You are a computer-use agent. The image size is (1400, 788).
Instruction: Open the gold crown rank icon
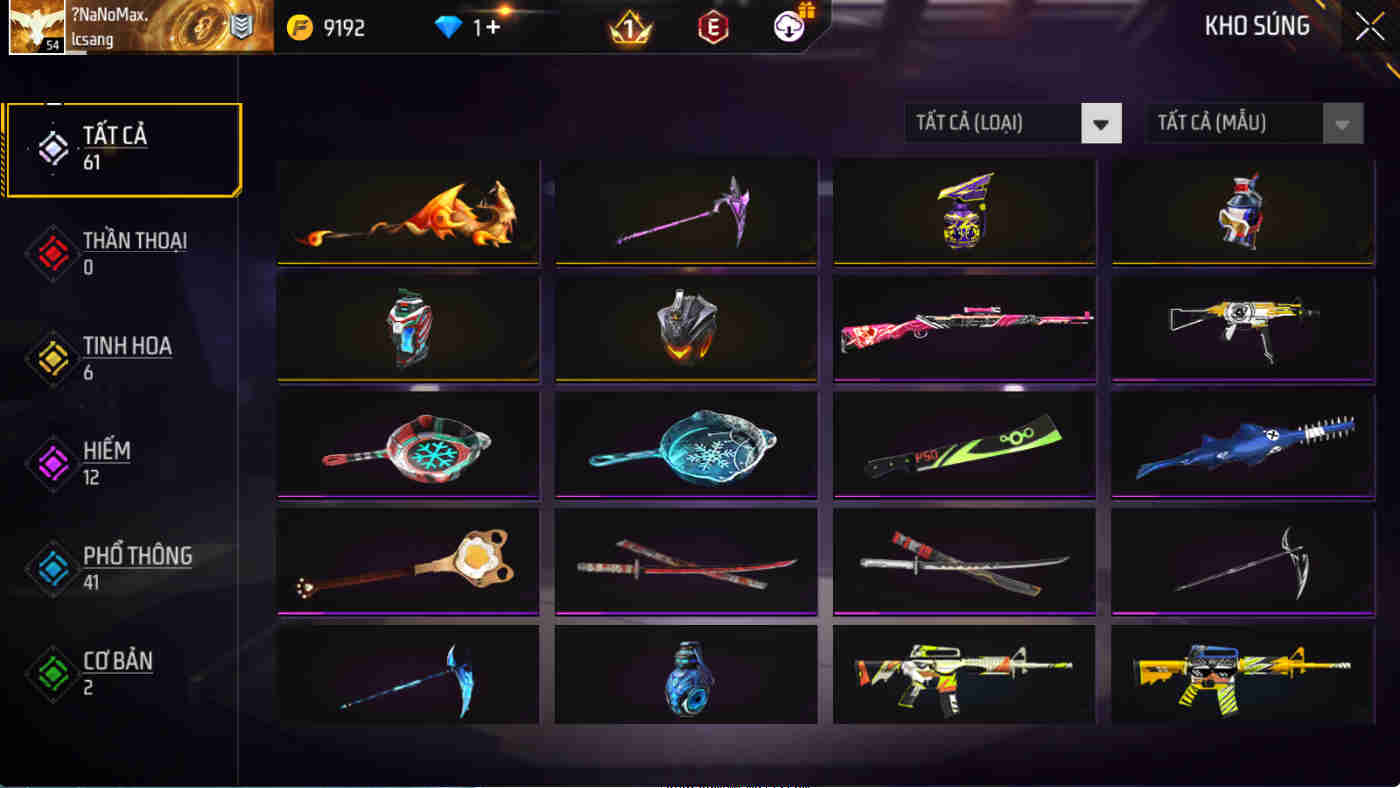(x=630, y=29)
